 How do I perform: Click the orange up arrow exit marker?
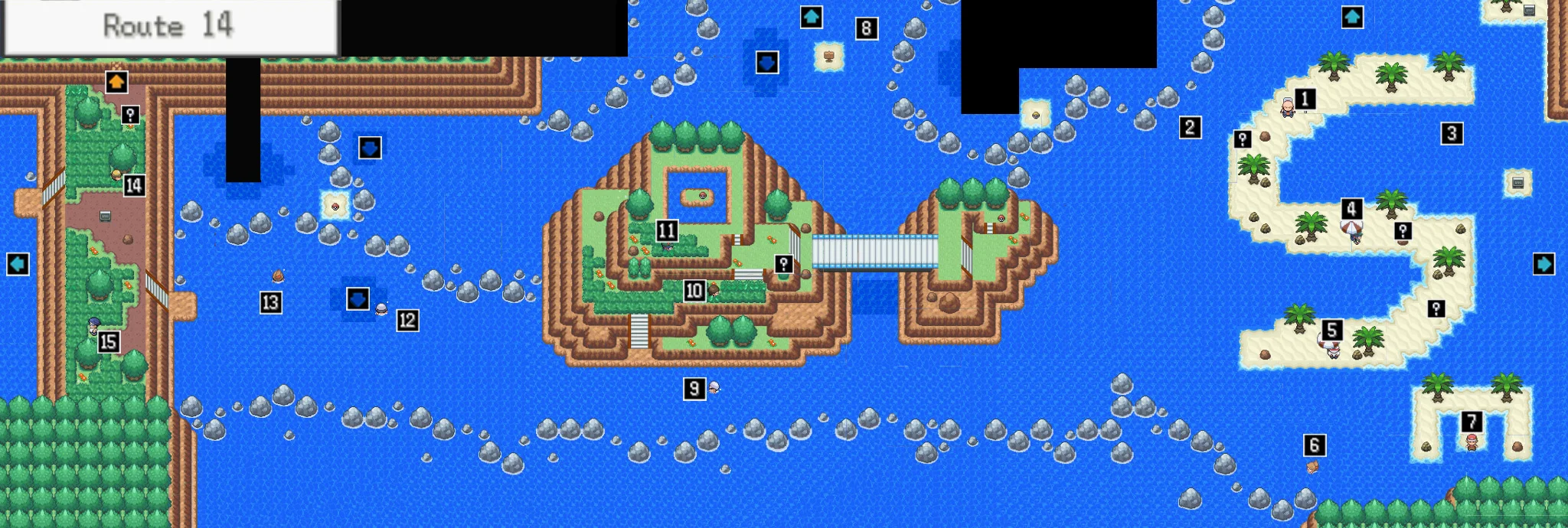tap(116, 82)
